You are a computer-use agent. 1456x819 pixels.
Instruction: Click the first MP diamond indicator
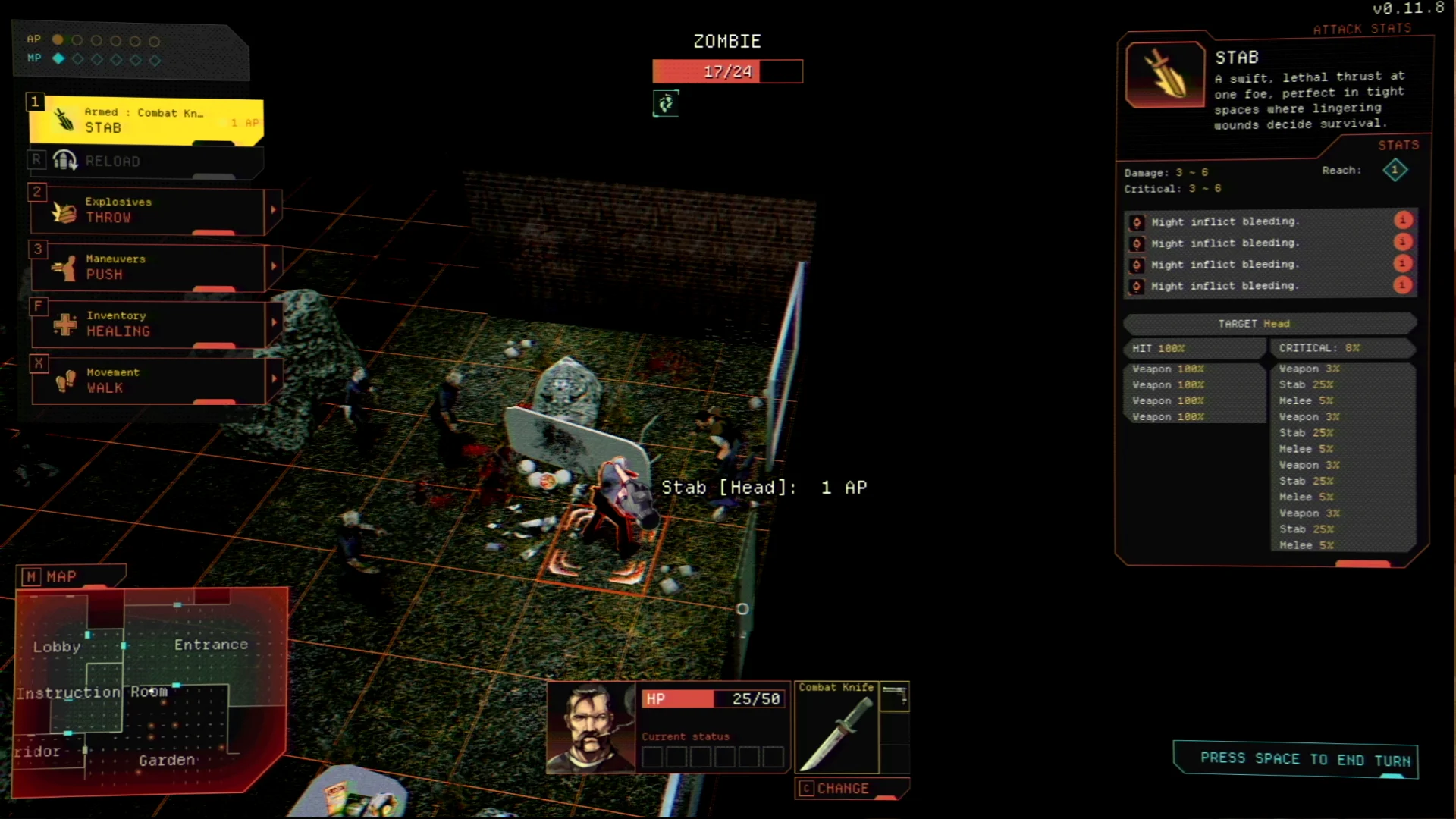tap(58, 58)
